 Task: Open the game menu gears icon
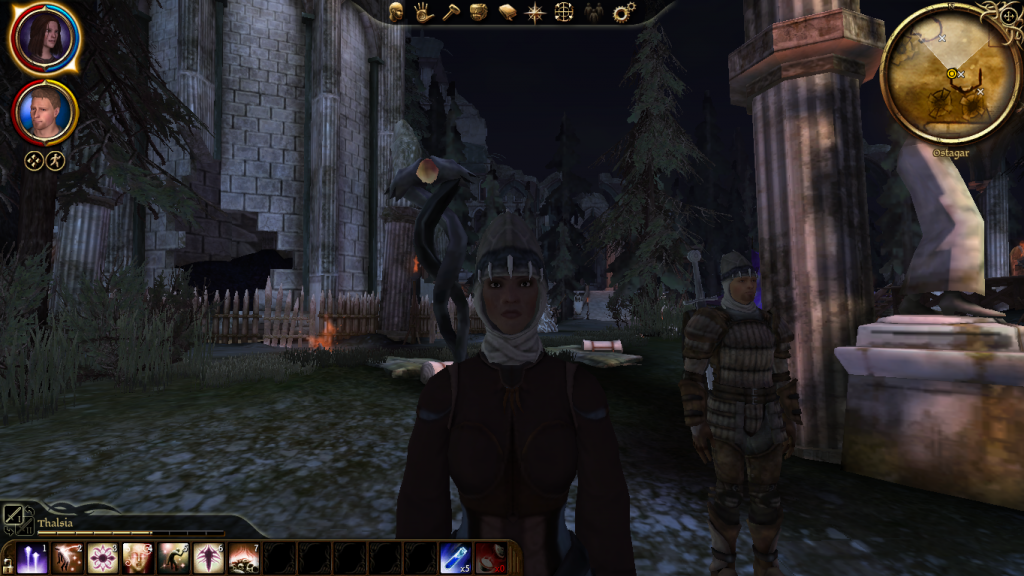tap(624, 13)
